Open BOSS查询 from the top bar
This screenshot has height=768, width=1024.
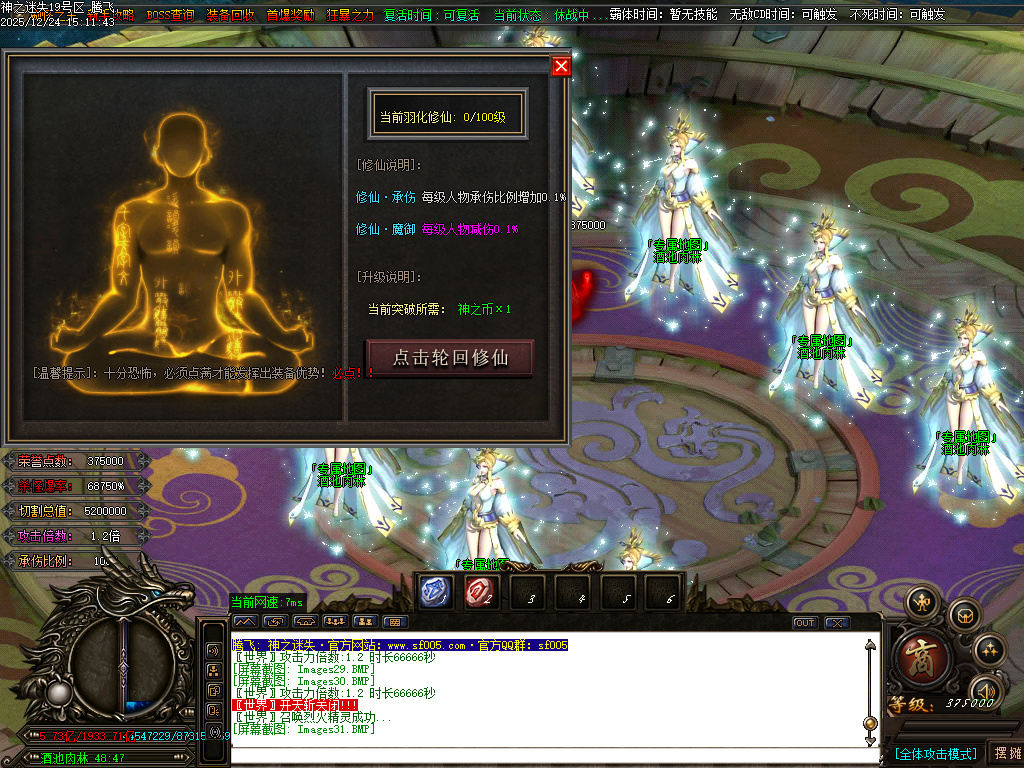coord(170,15)
